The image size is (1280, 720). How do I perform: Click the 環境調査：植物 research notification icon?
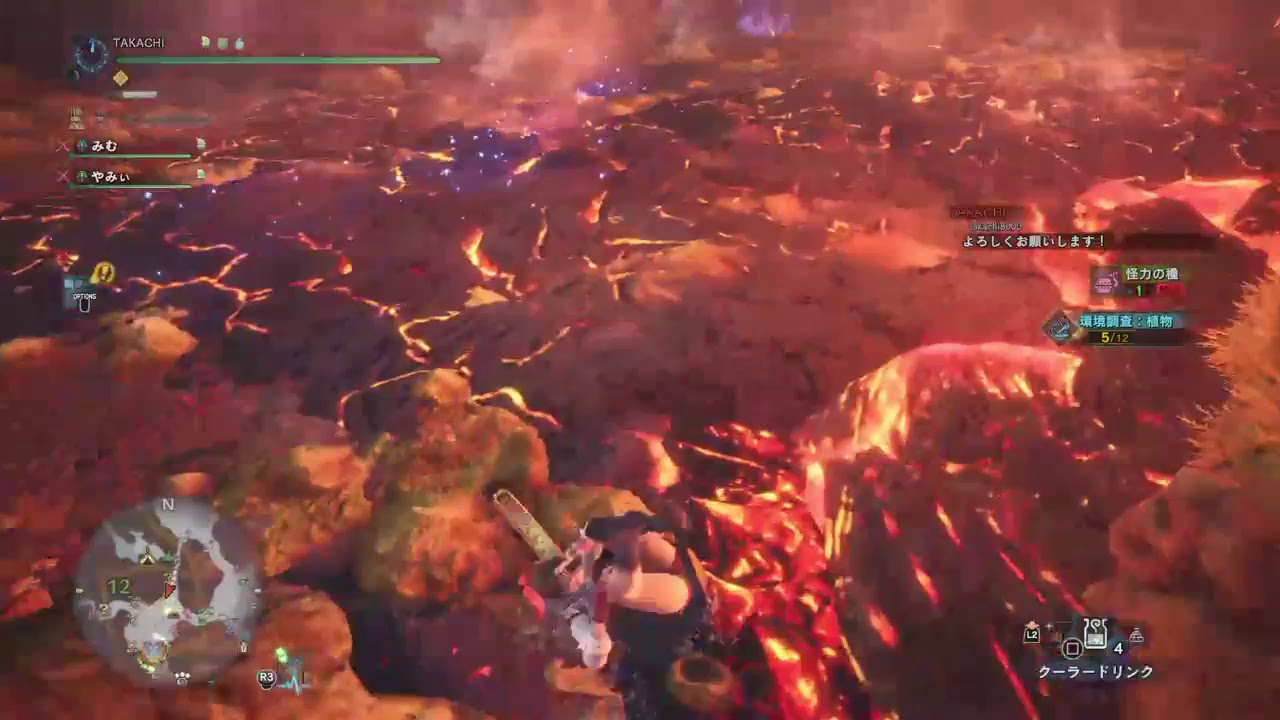coord(1061,327)
